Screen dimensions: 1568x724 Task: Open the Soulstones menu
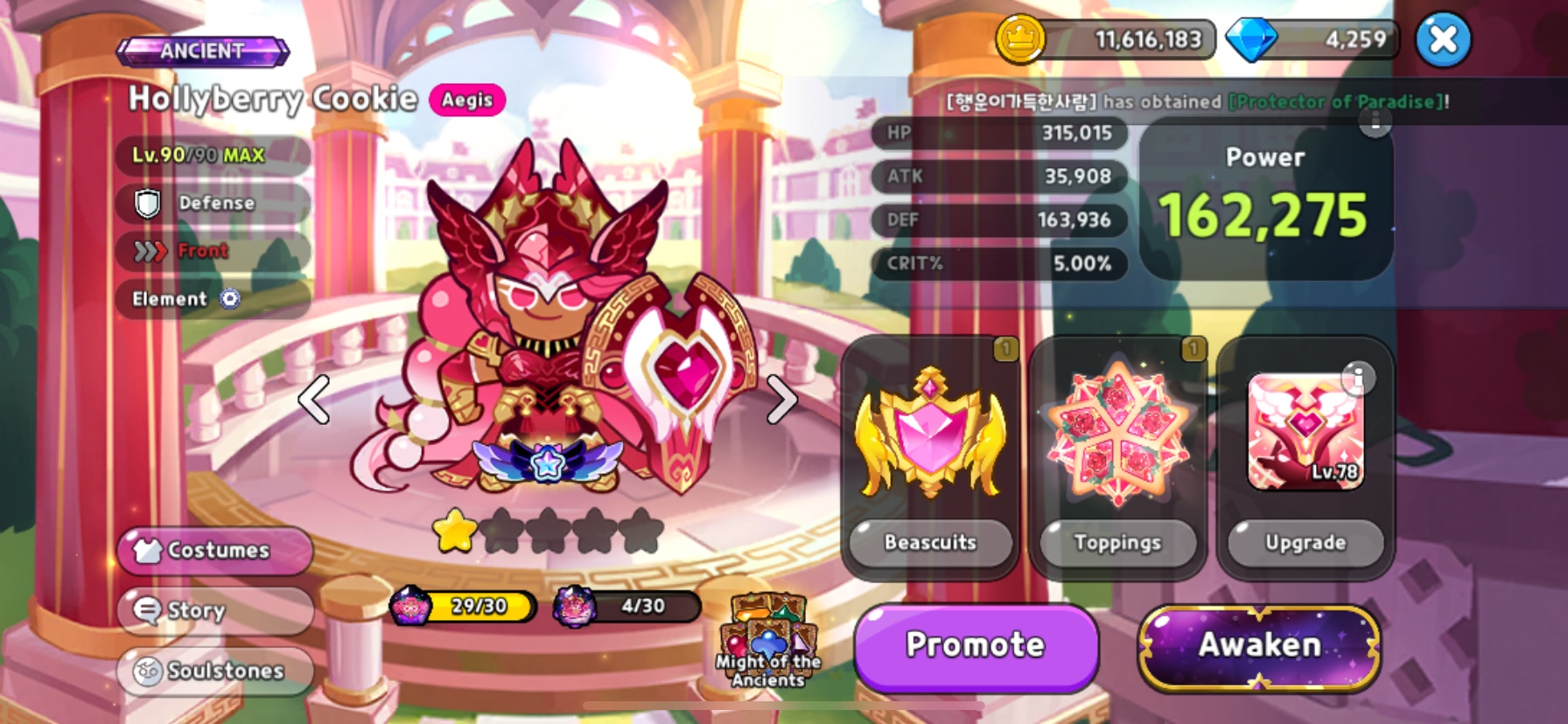click(x=215, y=671)
